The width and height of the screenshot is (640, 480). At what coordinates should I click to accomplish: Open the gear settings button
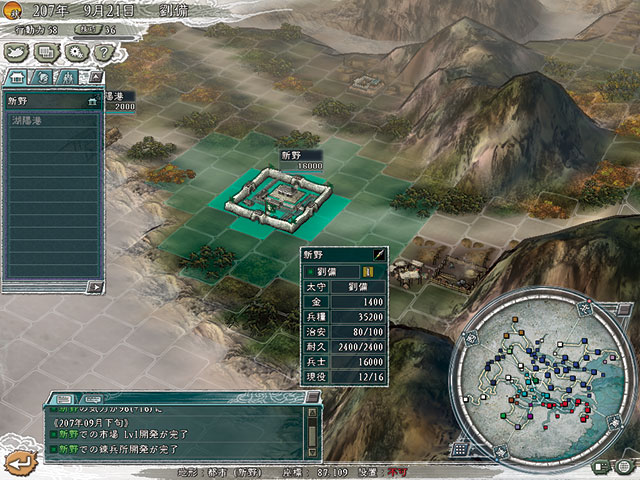(74, 52)
